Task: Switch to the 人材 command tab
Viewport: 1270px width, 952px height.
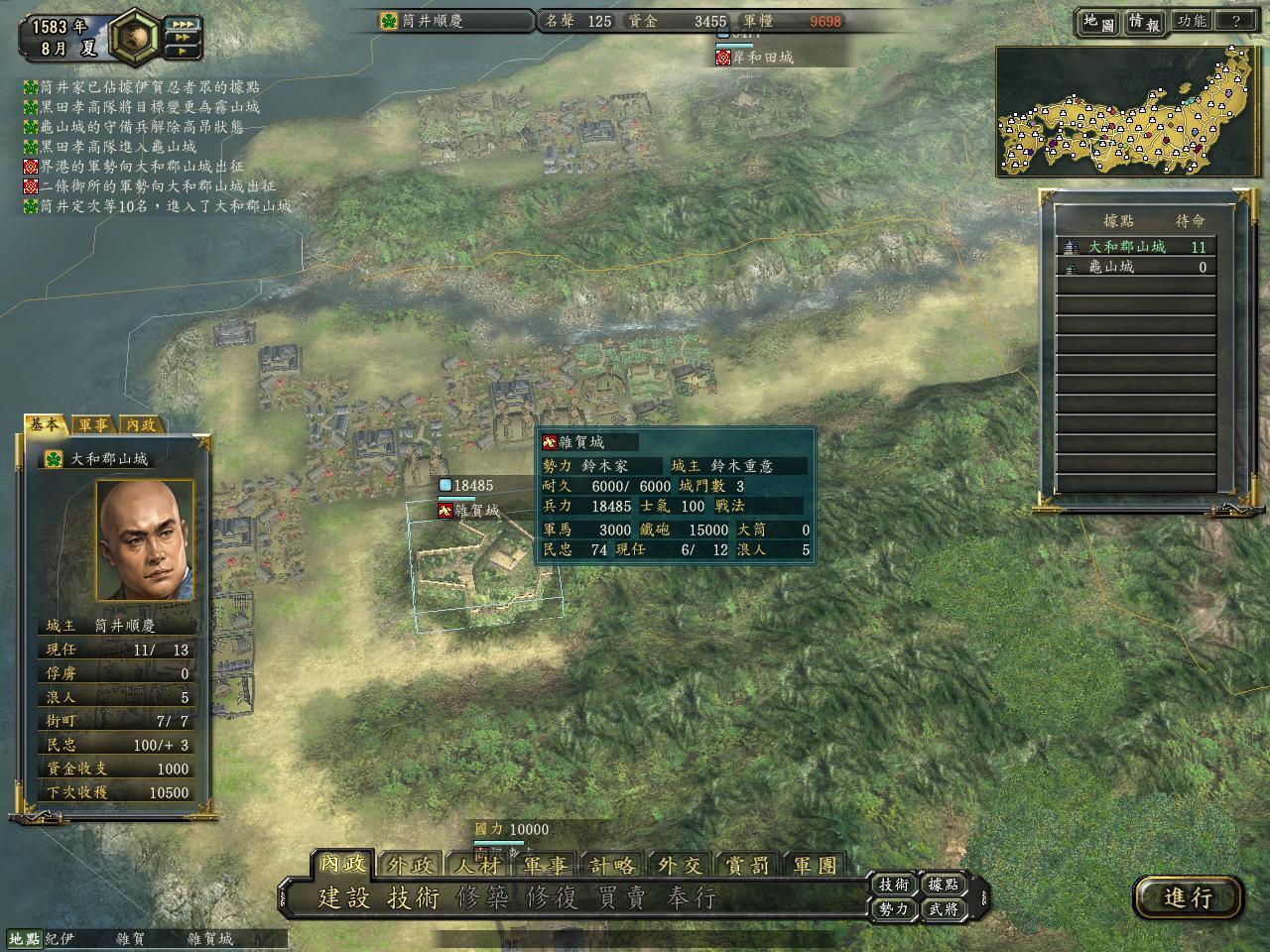Action: pyautogui.click(x=477, y=865)
